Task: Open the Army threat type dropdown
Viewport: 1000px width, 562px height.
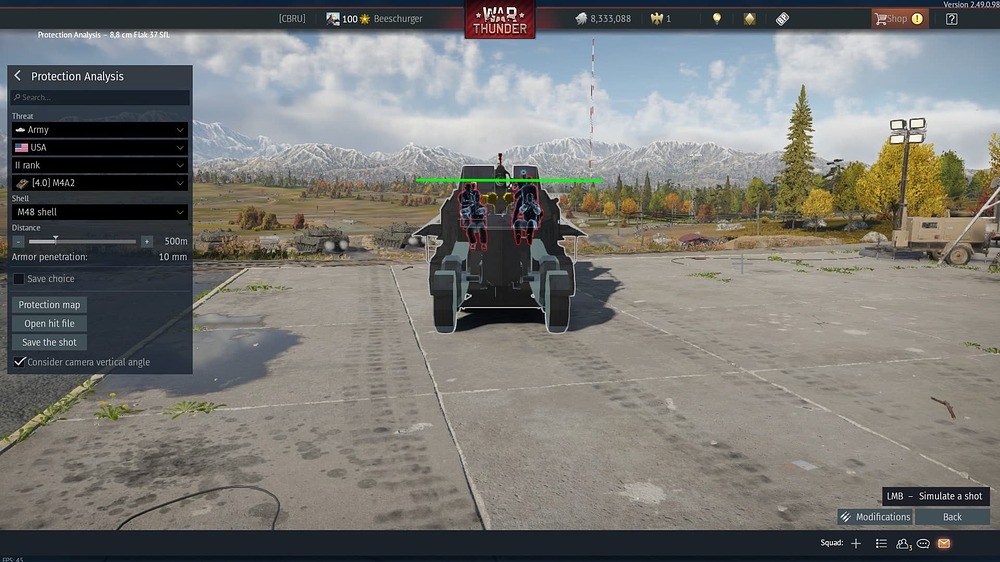Action: 100,130
